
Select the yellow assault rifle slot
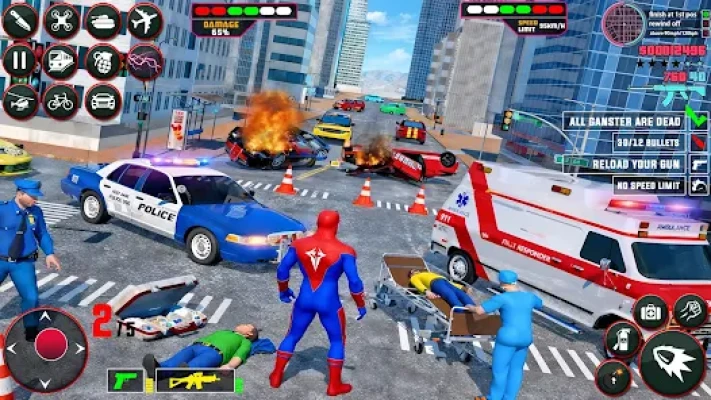194,380
